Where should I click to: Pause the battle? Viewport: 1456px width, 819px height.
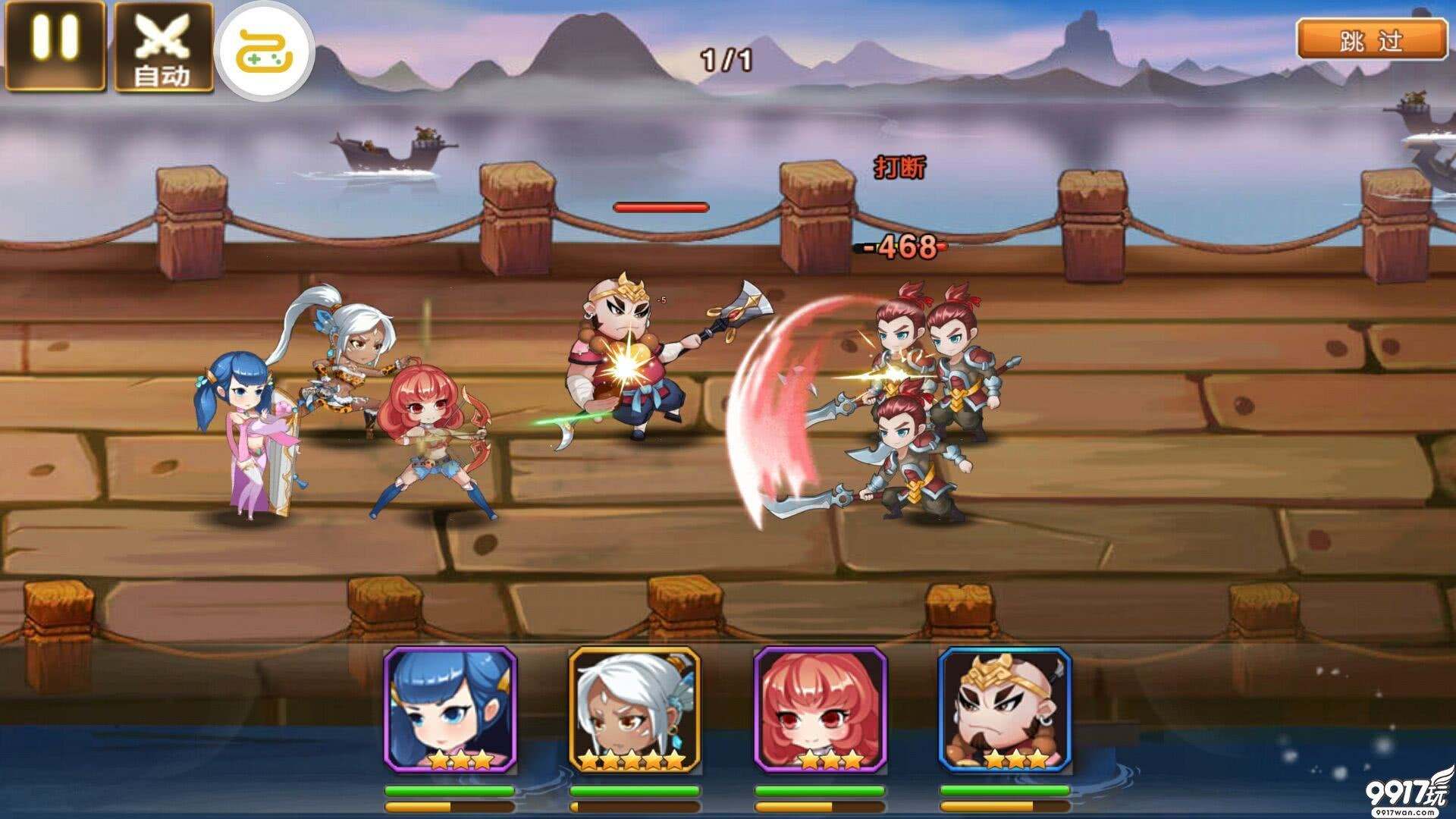click(x=55, y=45)
